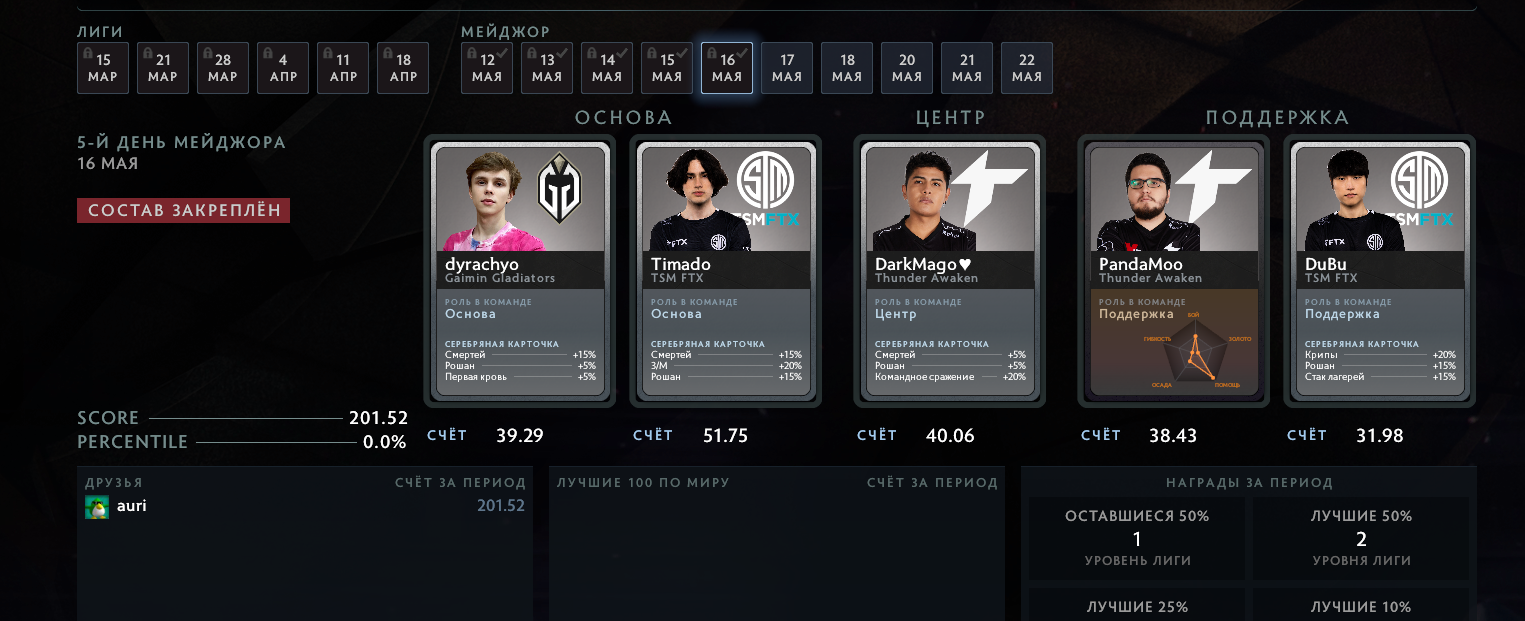Open the 16 May major day
Image resolution: width=1525 pixels, height=621 pixels.
pos(727,68)
